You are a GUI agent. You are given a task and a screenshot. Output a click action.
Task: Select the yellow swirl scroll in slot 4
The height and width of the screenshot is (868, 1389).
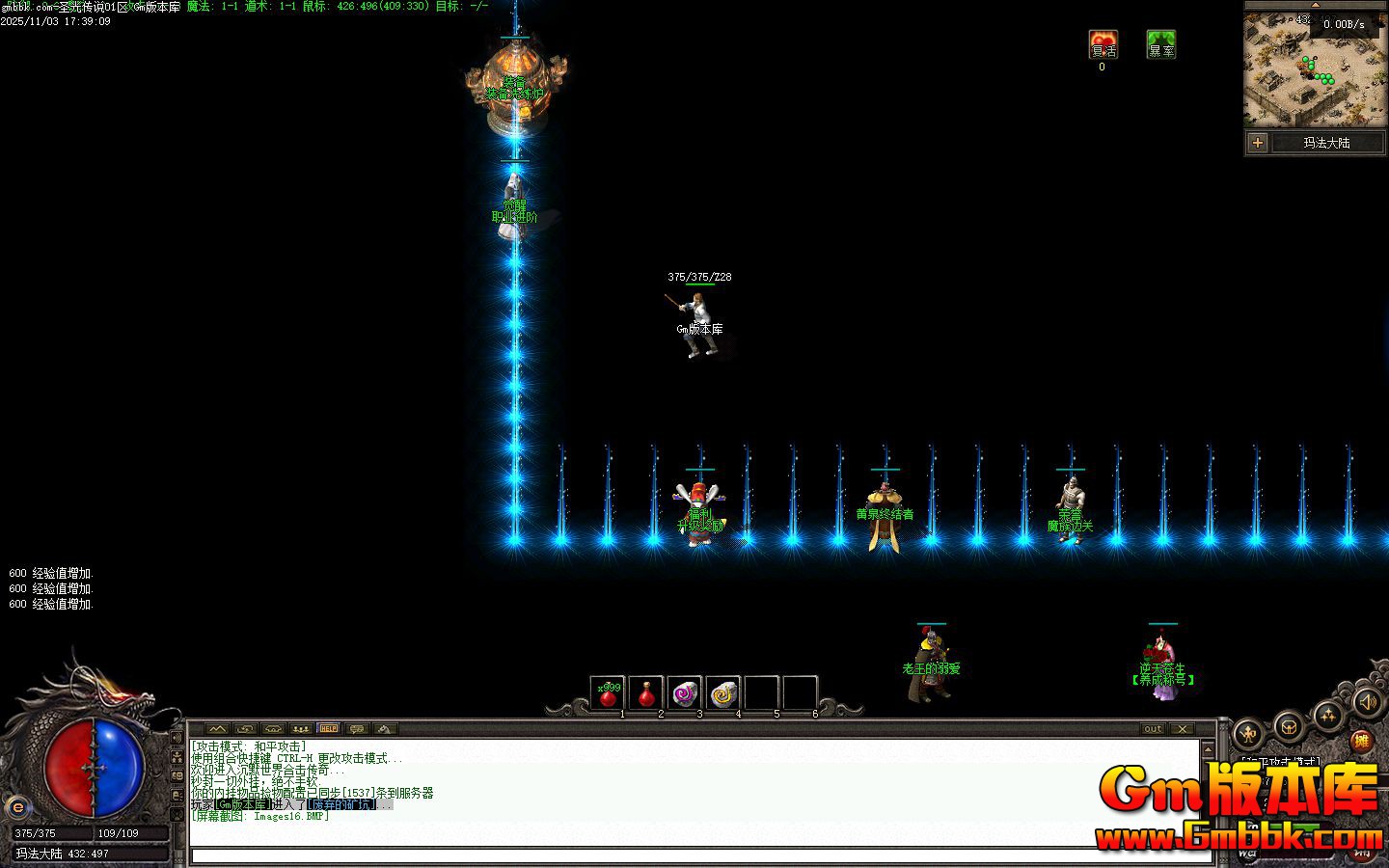pos(723,692)
